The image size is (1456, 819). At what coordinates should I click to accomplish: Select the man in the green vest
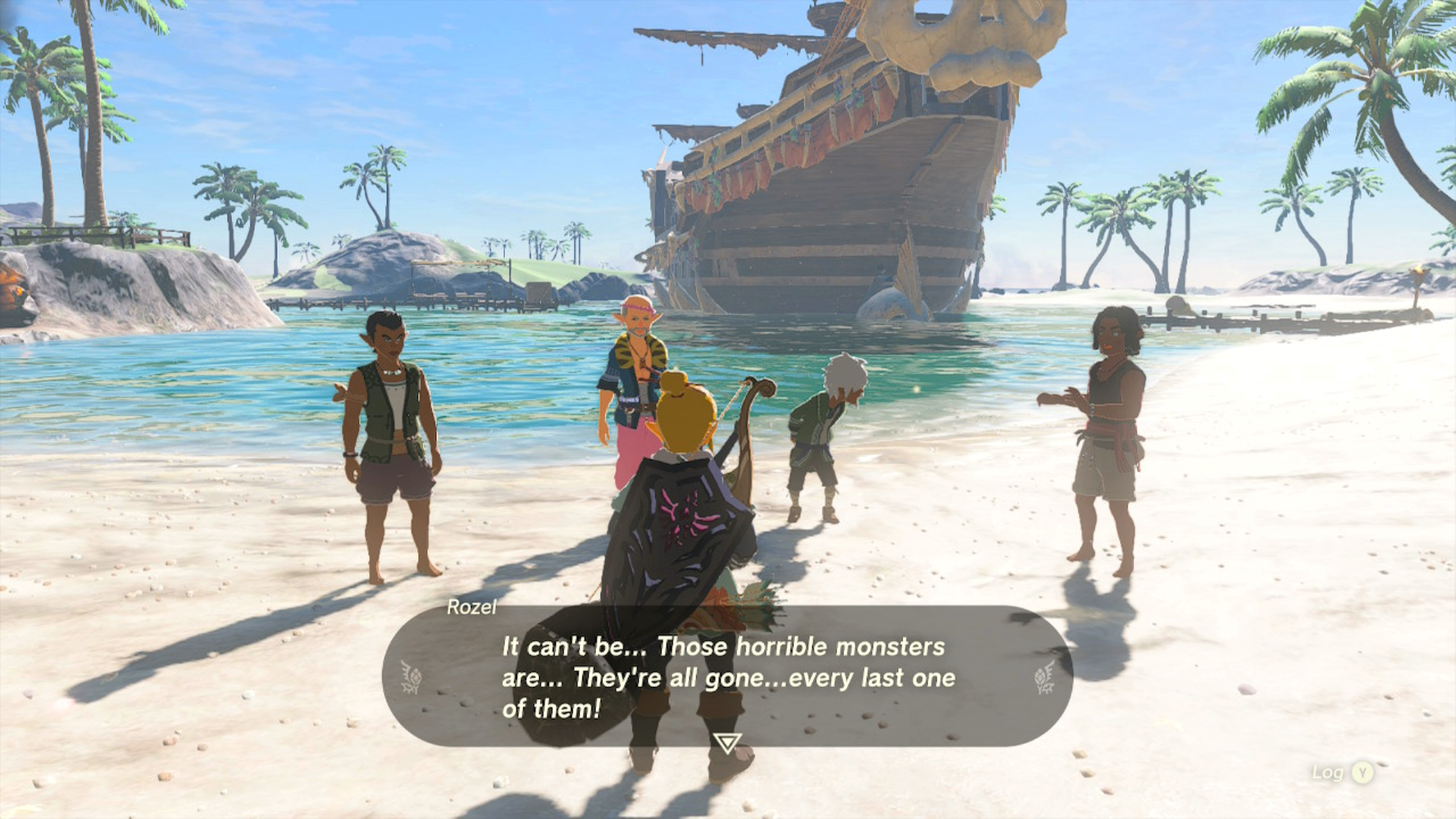387,425
